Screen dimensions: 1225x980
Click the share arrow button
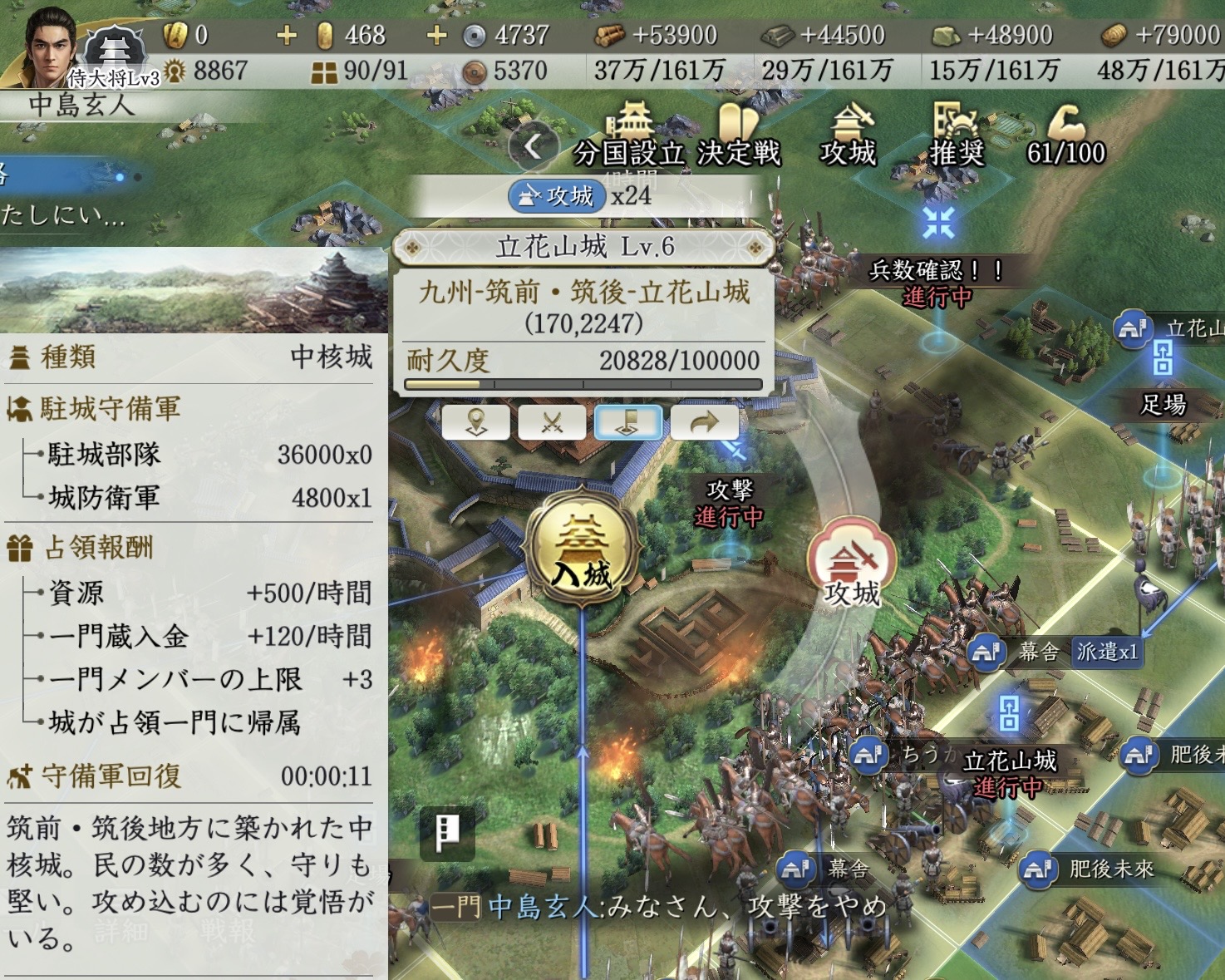click(x=705, y=422)
